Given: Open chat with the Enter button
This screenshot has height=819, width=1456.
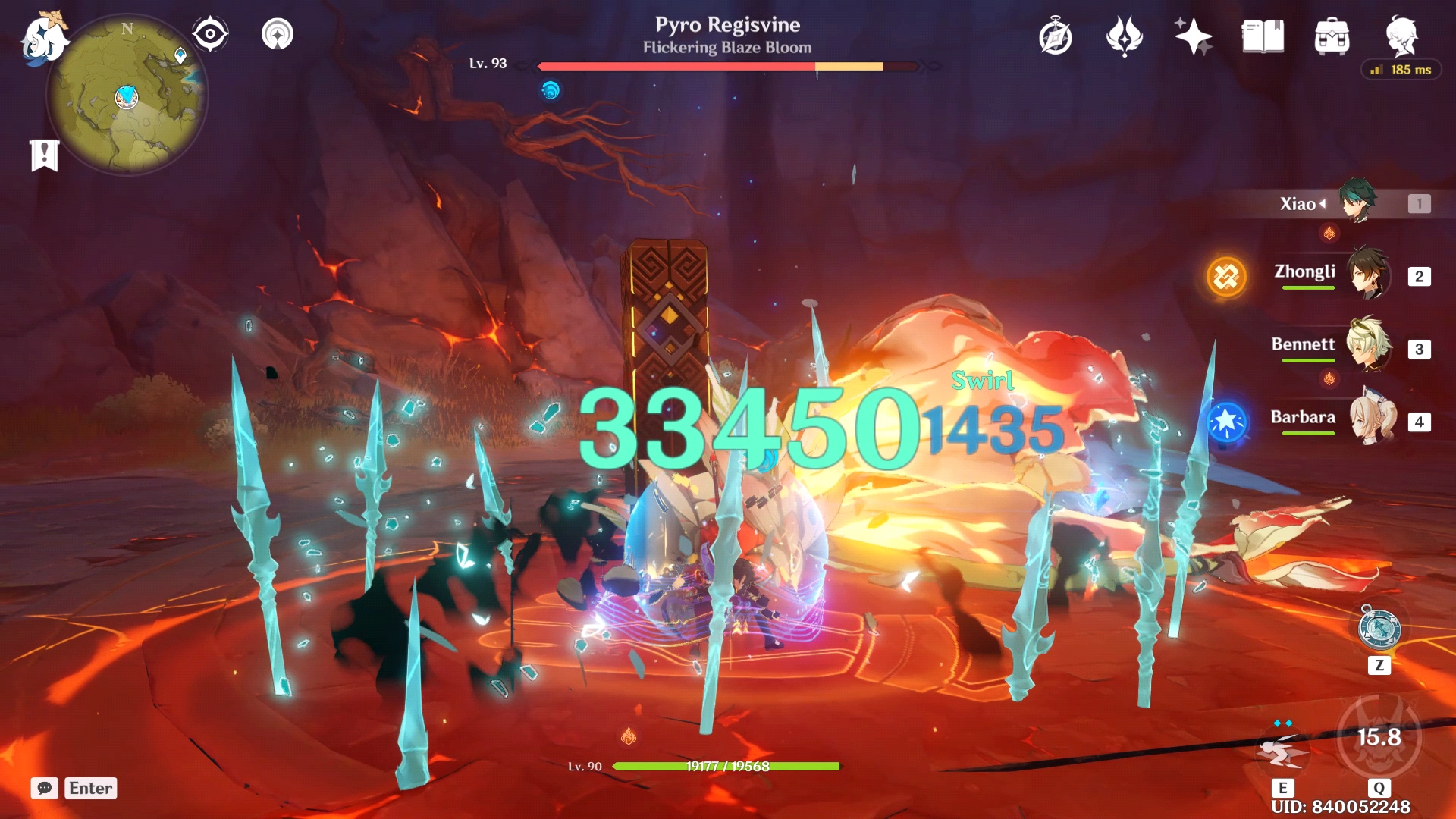Looking at the screenshot, I should [89, 789].
